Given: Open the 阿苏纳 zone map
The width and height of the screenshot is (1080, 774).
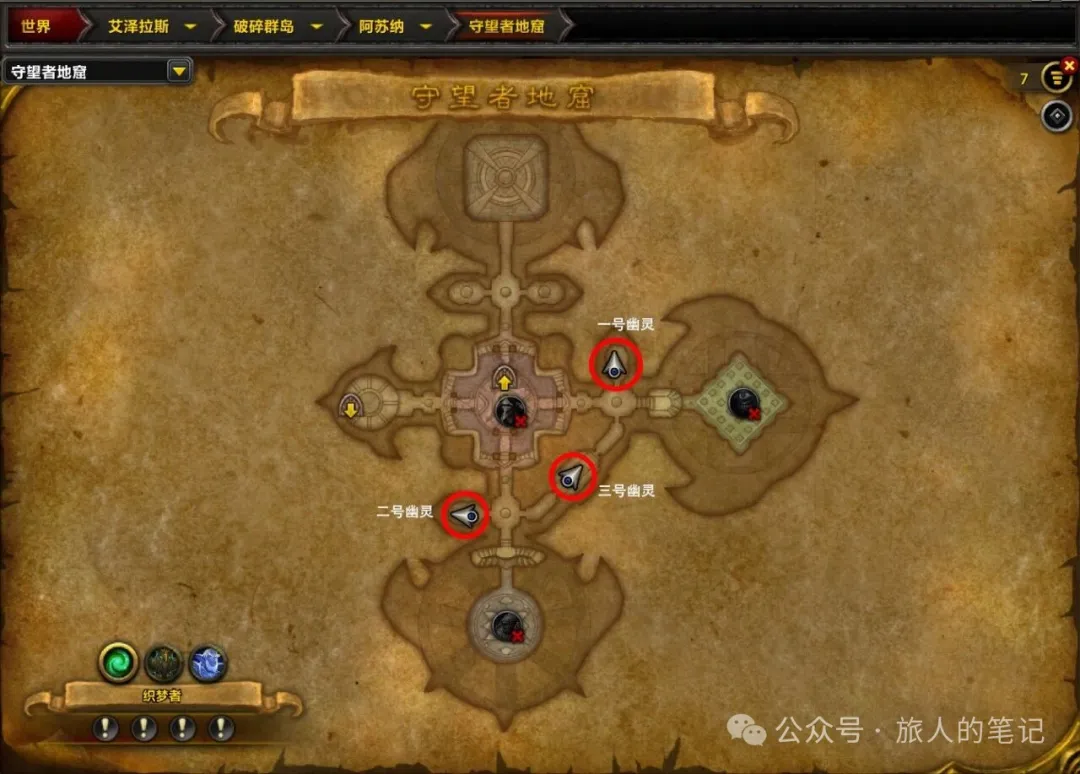Looking at the screenshot, I should pos(382,26).
